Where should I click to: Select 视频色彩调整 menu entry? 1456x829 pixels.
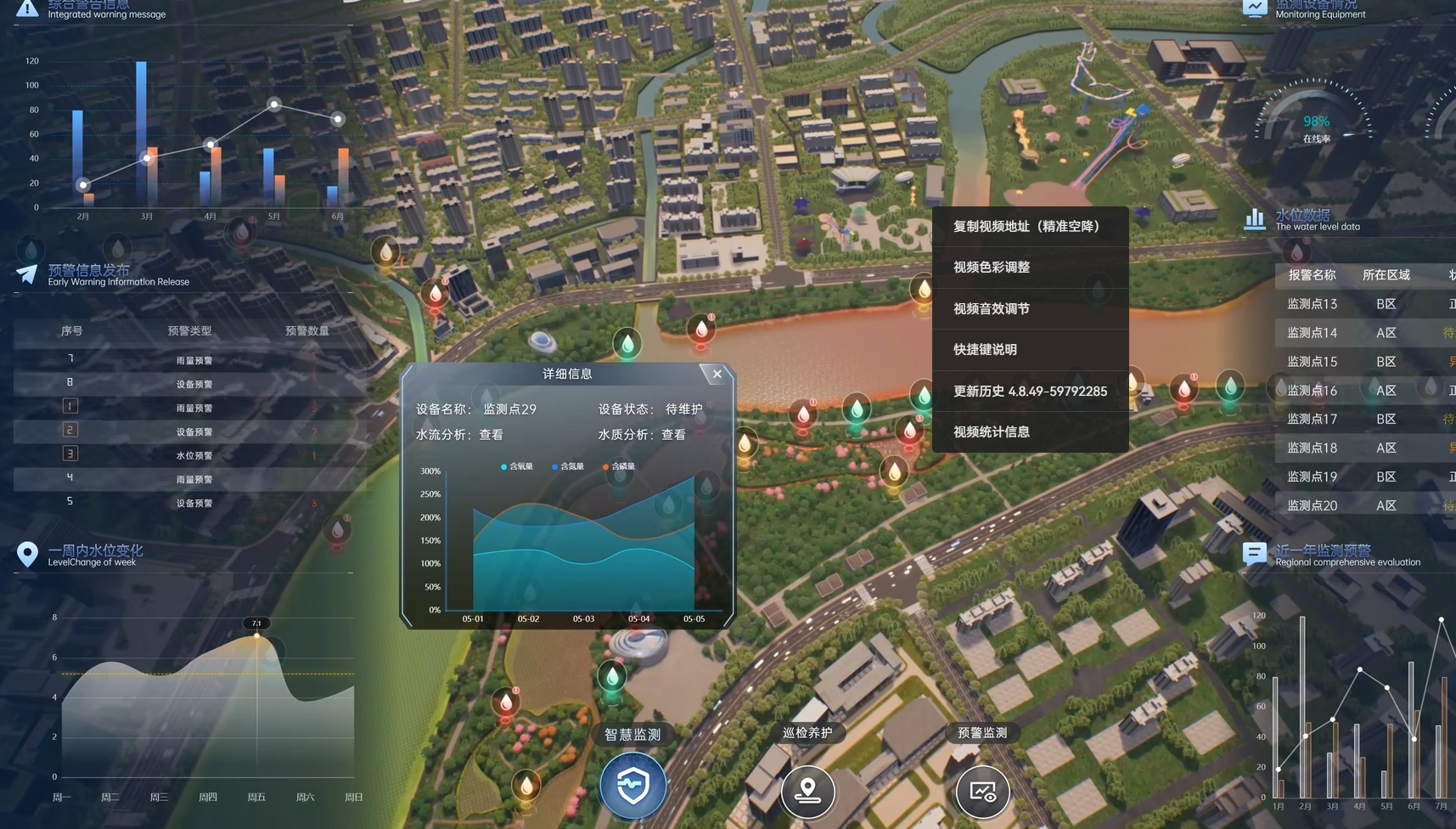pyautogui.click(x=992, y=268)
